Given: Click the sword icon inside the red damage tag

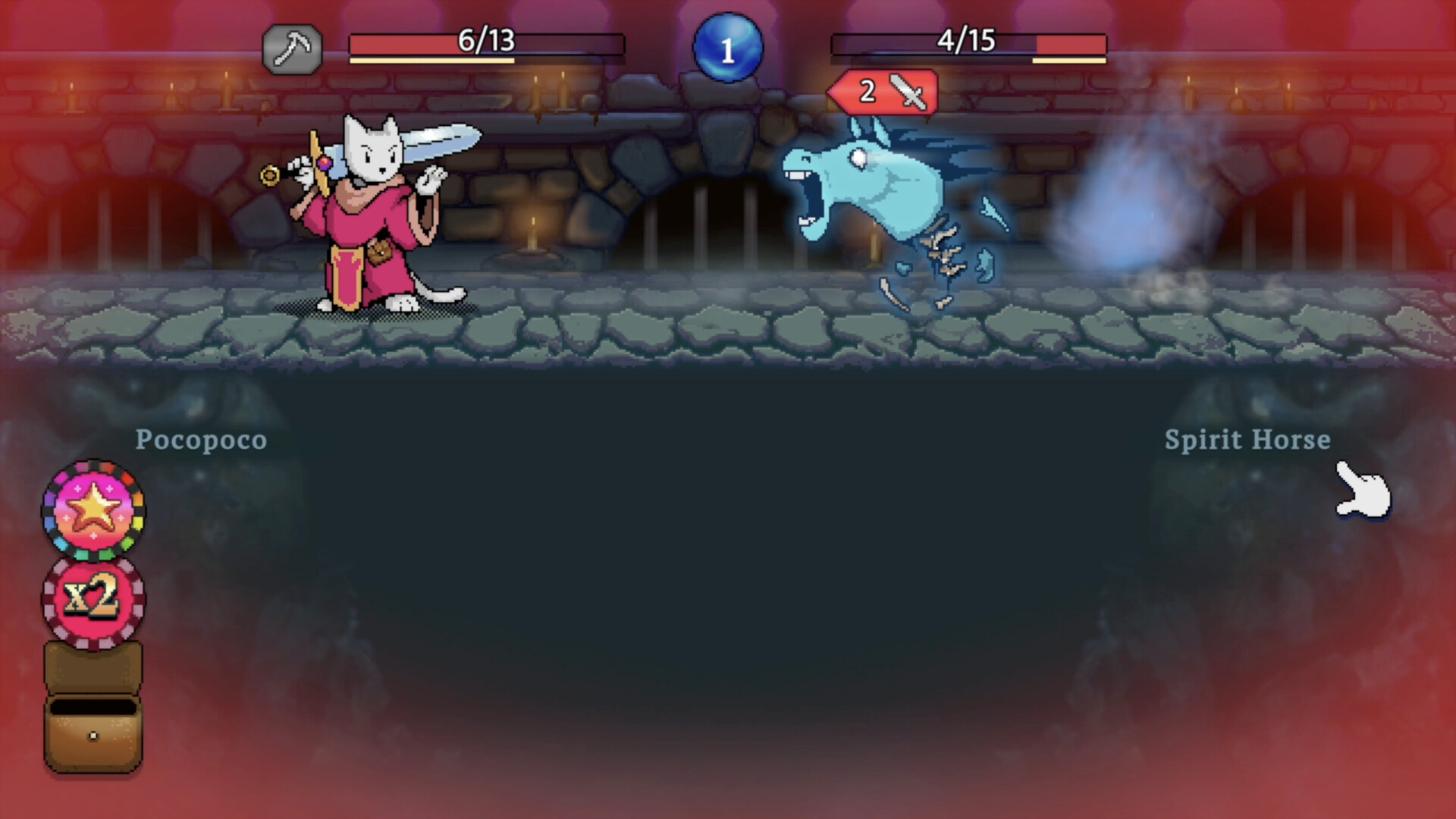Looking at the screenshot, I should [908, 93].
